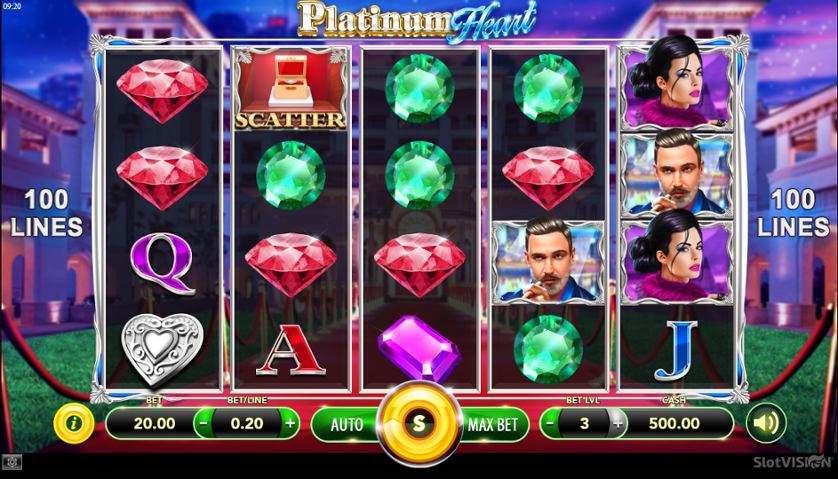The image size is (838, 479).
Task: Open the yellow info paytable button
Action: 73,423
